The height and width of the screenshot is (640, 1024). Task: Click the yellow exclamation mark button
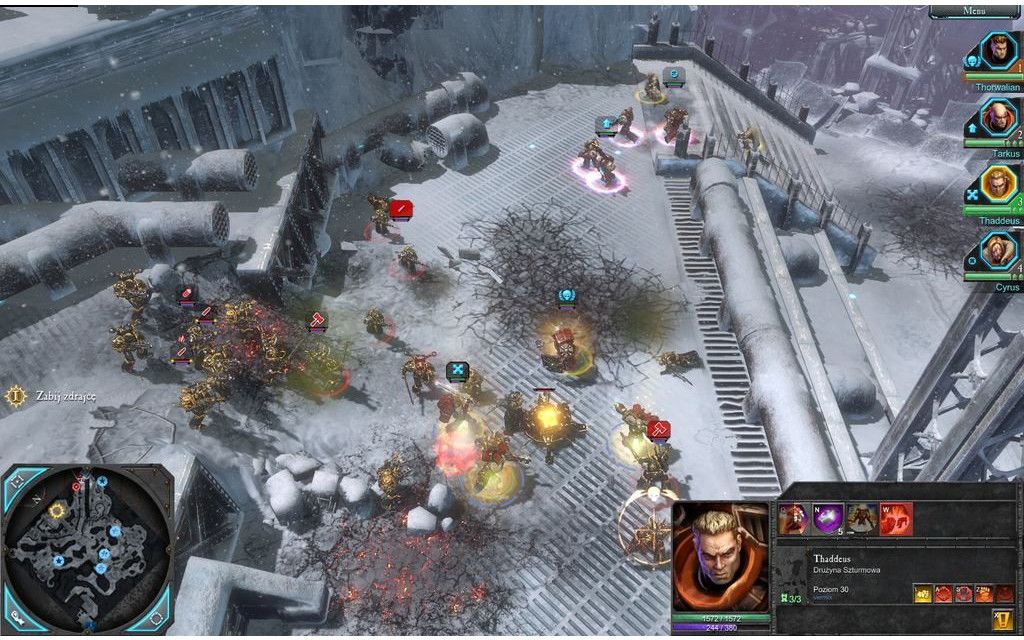[x=1001, y=619]
